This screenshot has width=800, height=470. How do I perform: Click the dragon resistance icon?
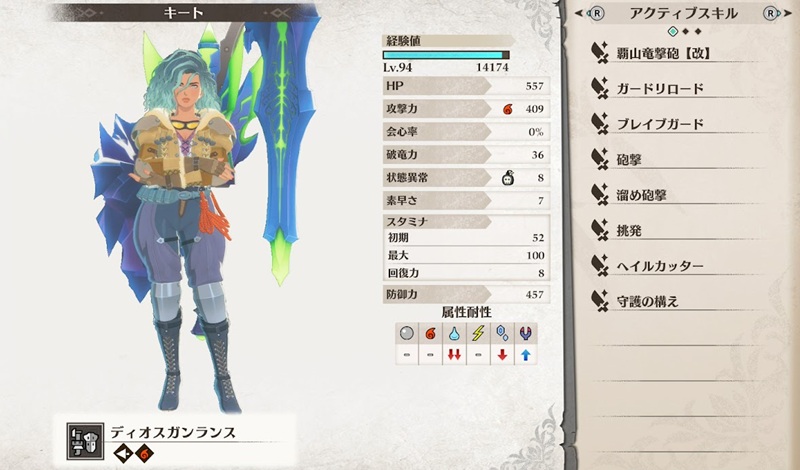(526, 332)
